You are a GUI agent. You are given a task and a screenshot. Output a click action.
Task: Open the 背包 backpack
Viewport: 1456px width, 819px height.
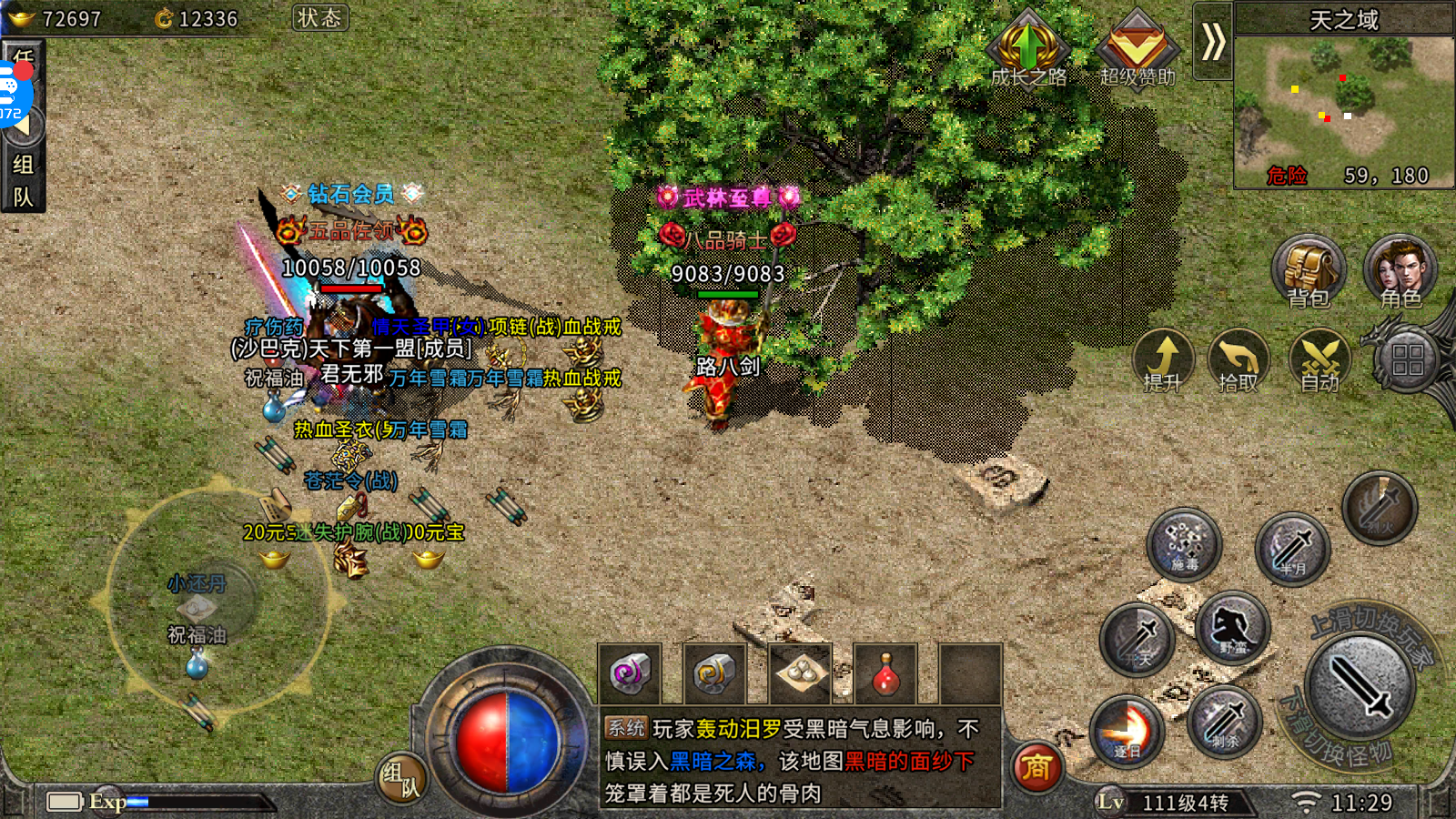tap(1308, 270)
